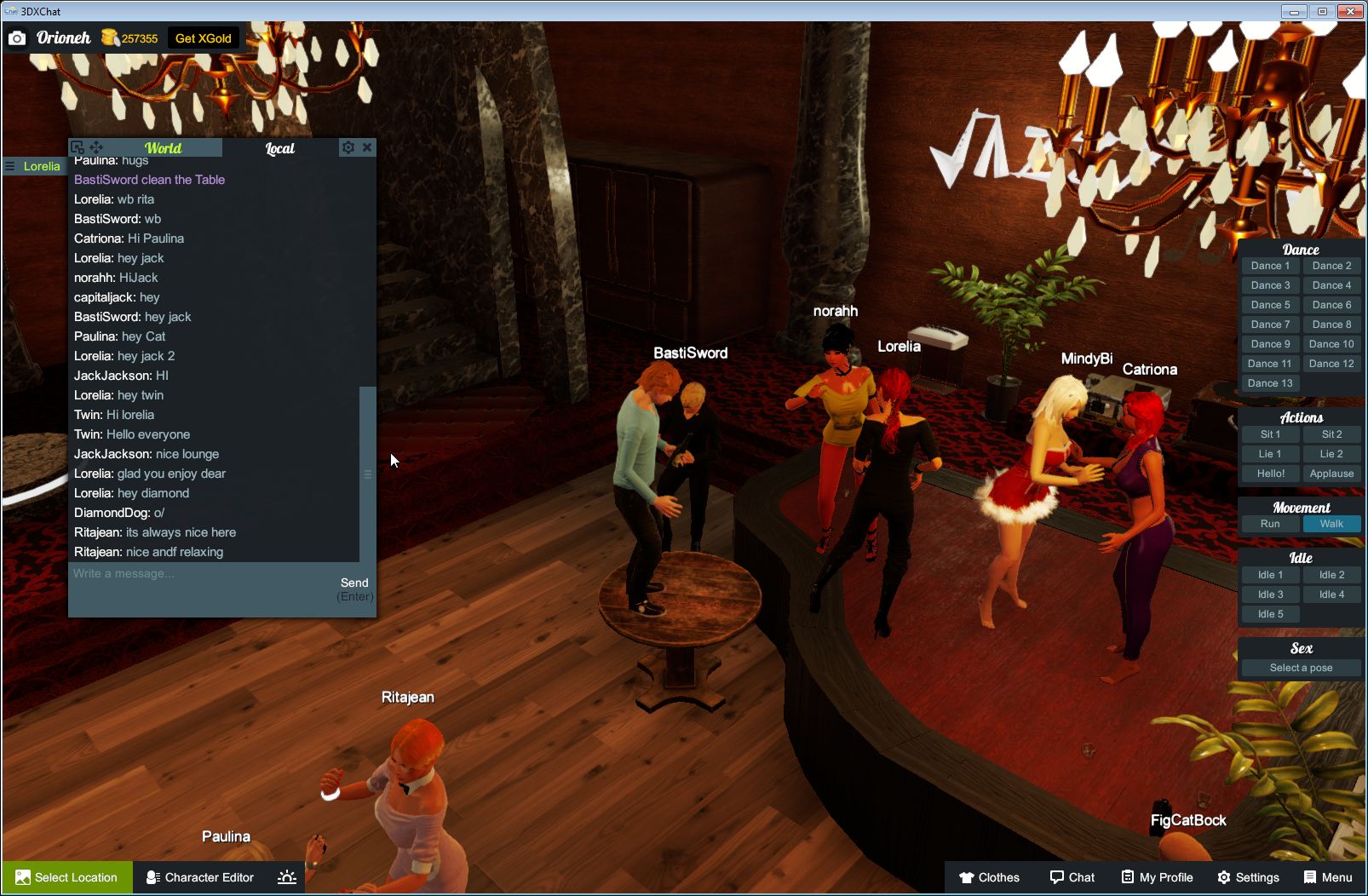The height and width of the screenshot is (896, 1368).
Task: Select the Local chat tab
Action: (x=279, y=147)
